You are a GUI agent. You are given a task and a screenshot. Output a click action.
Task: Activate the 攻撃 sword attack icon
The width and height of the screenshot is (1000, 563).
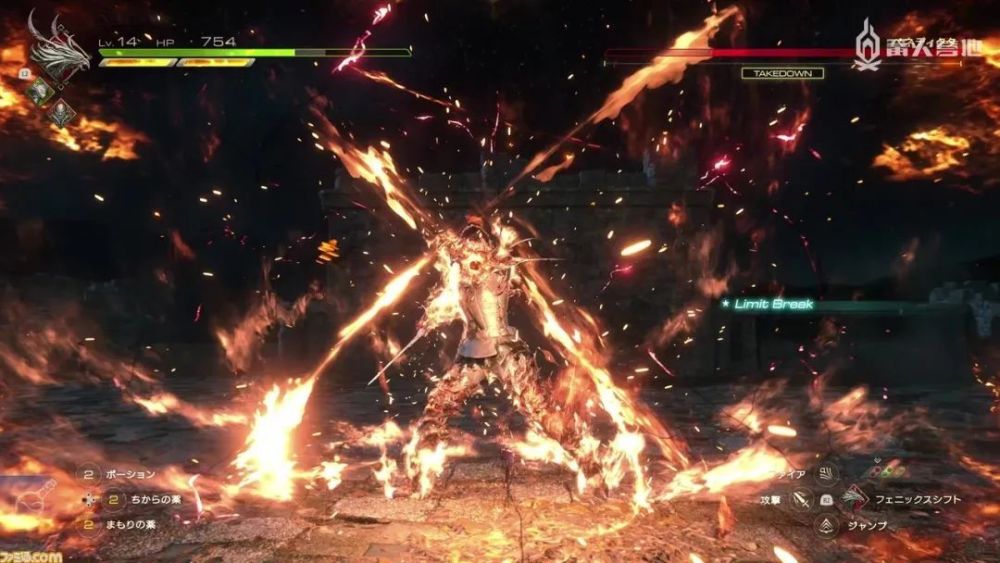click(802, 497)
